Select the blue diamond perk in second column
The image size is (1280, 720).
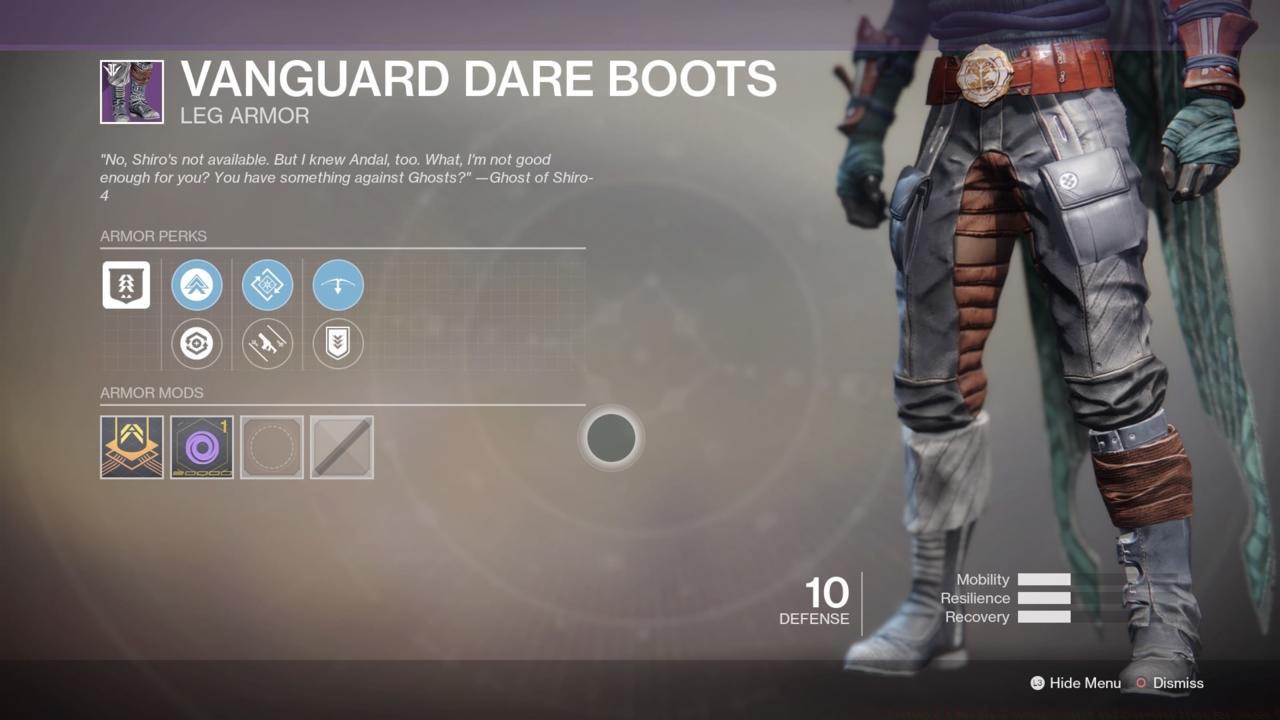267,284
